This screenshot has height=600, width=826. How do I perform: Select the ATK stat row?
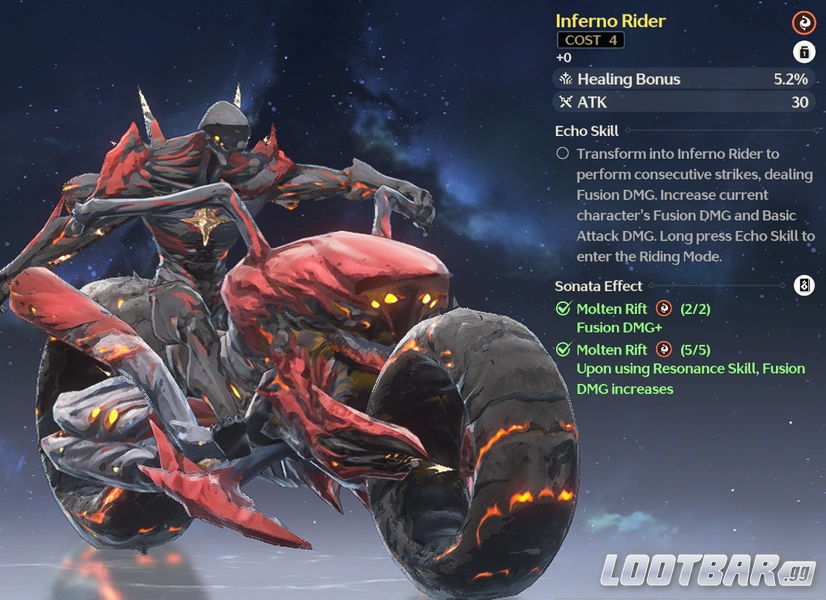click(x=685, y=102)
